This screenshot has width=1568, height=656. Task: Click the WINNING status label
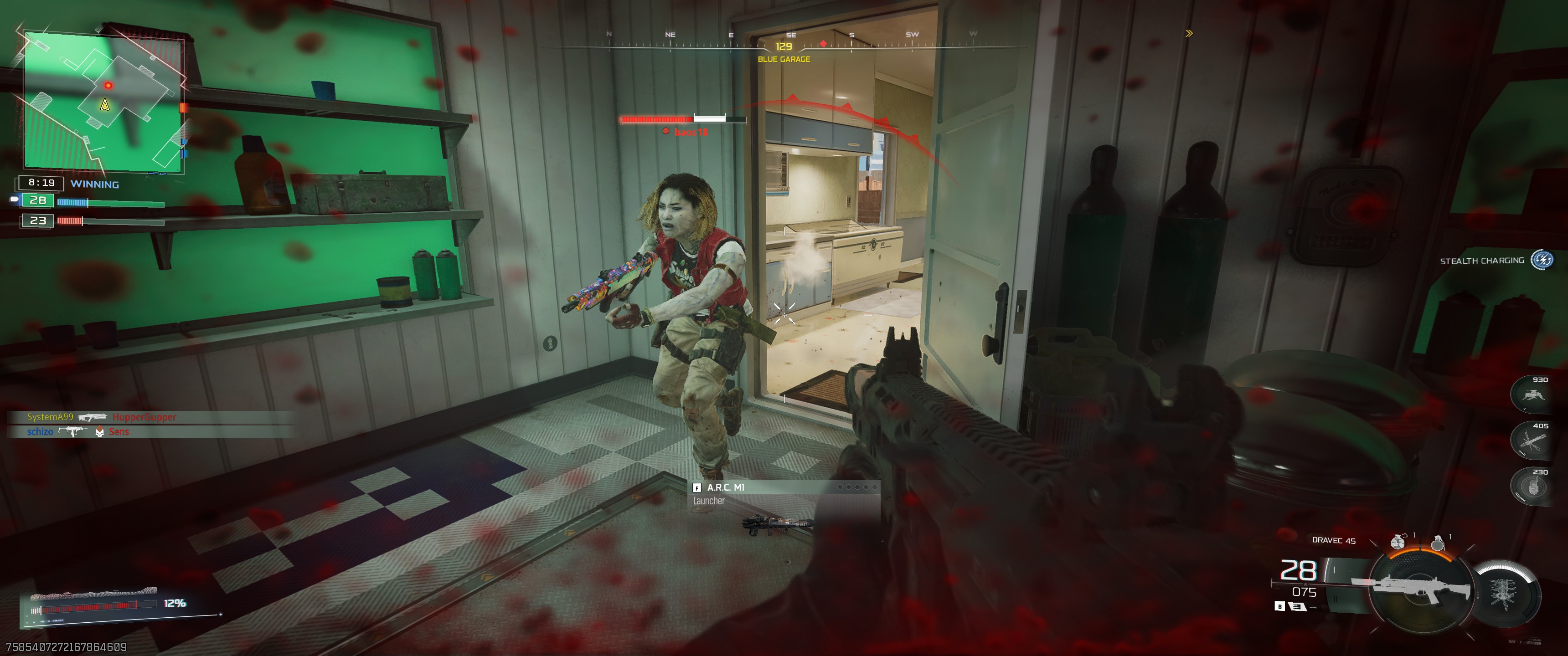[95, 184]
